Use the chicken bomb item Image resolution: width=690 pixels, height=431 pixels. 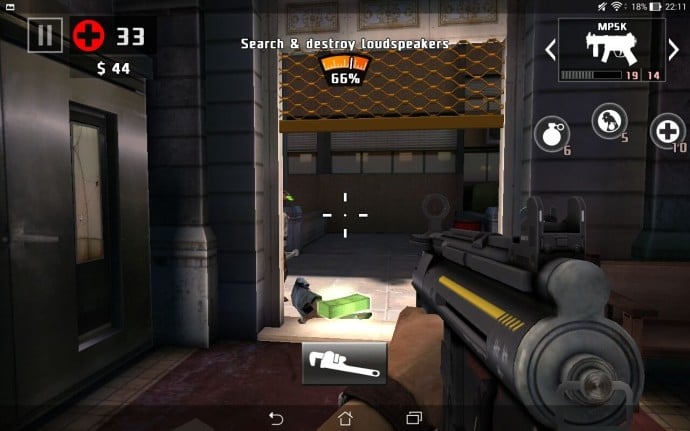609,121
